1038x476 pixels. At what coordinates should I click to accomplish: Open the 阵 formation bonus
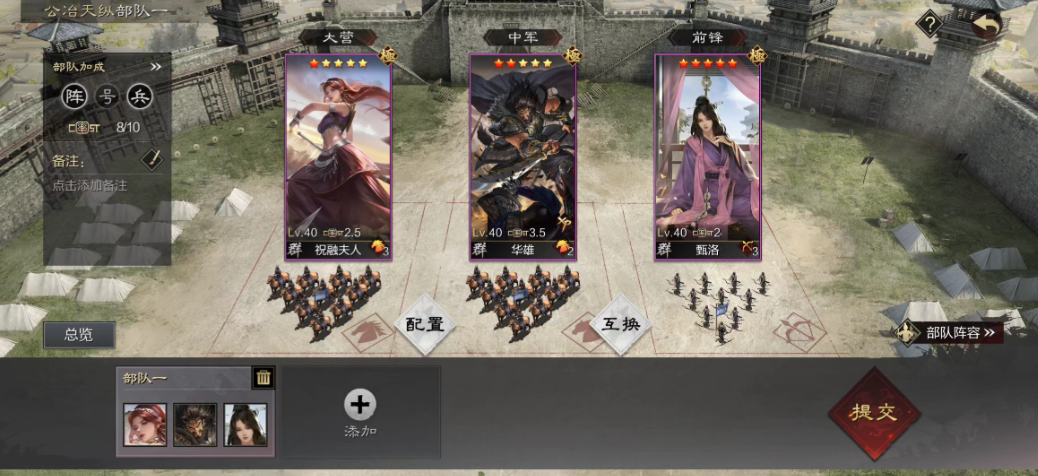[73, 97]
